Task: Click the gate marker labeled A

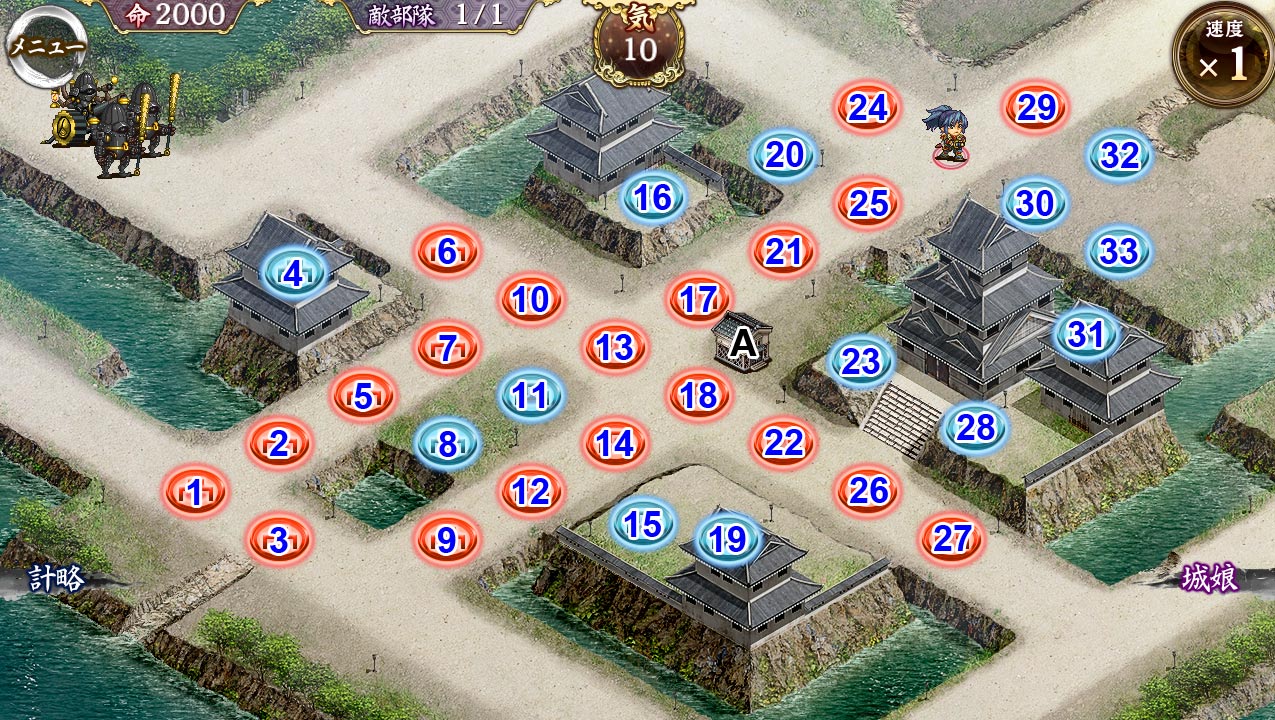Action: [x=742, y=344]
